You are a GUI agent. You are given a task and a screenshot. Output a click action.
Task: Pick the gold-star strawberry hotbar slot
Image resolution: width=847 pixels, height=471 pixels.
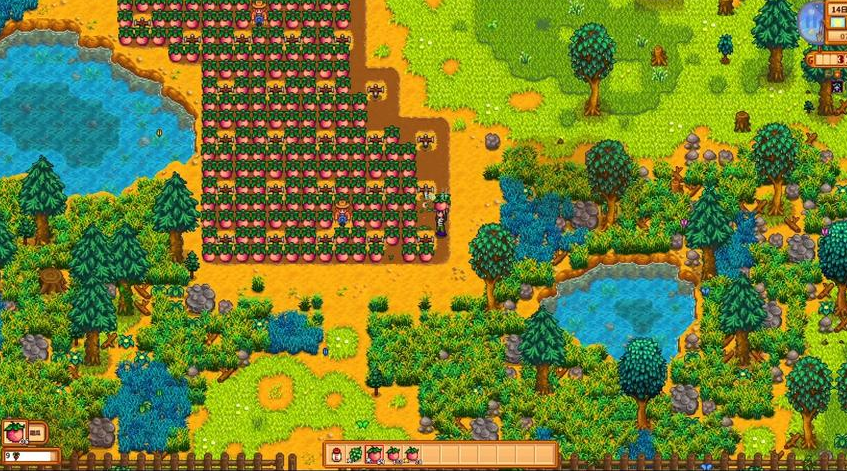(x=412, y=455)
